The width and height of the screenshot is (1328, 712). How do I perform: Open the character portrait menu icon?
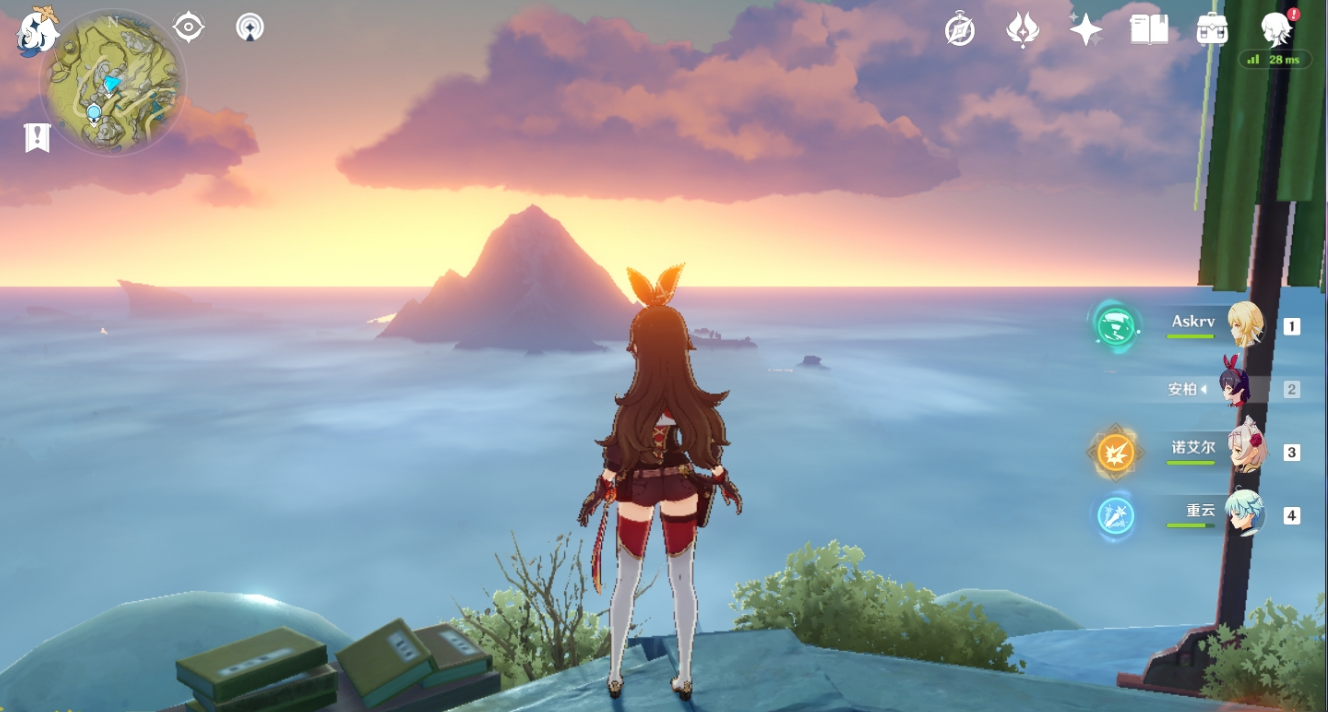click(1276, 30)
